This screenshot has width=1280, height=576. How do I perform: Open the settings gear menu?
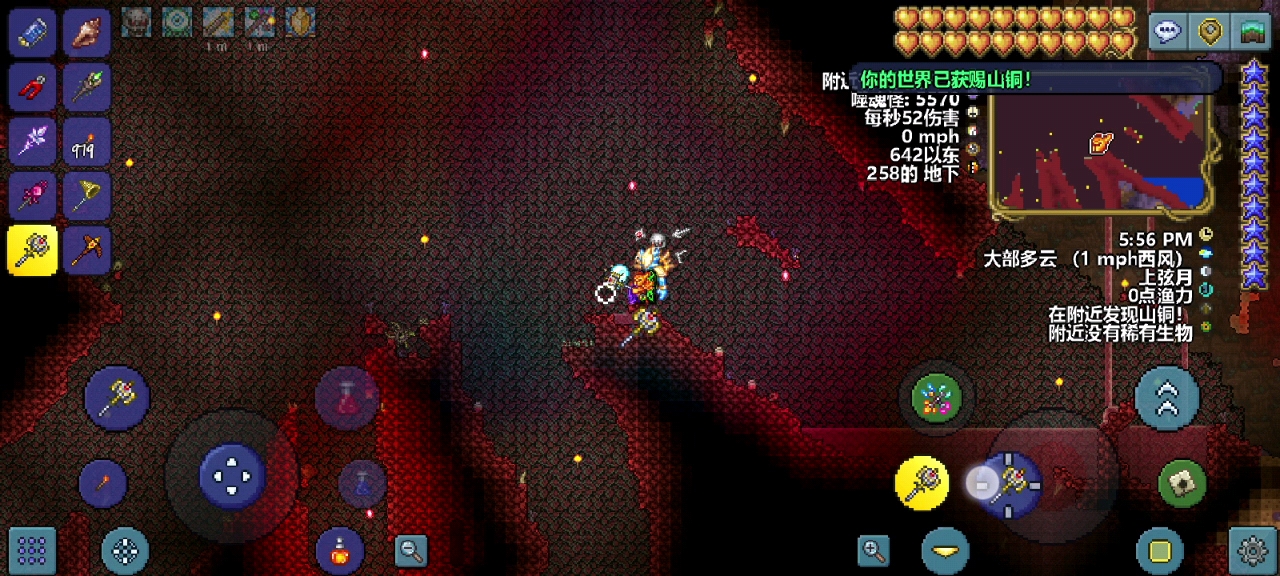(x=1253, y=549)
